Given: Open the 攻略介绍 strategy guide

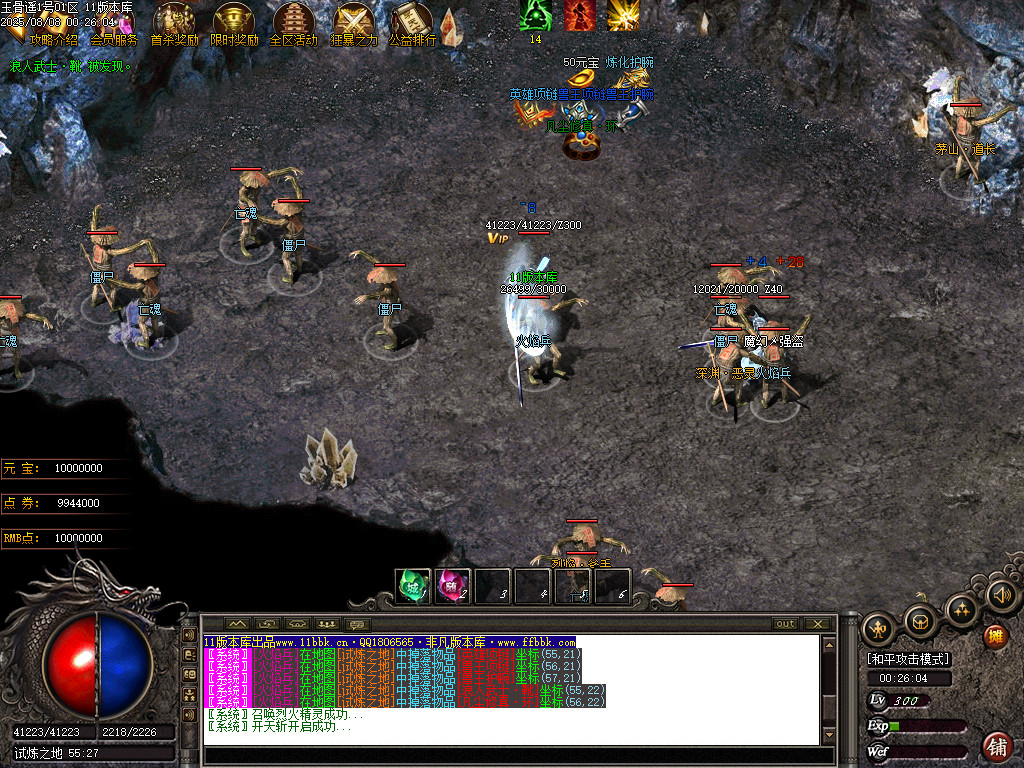Looking at the screenshot, I should tap(53, 39).
